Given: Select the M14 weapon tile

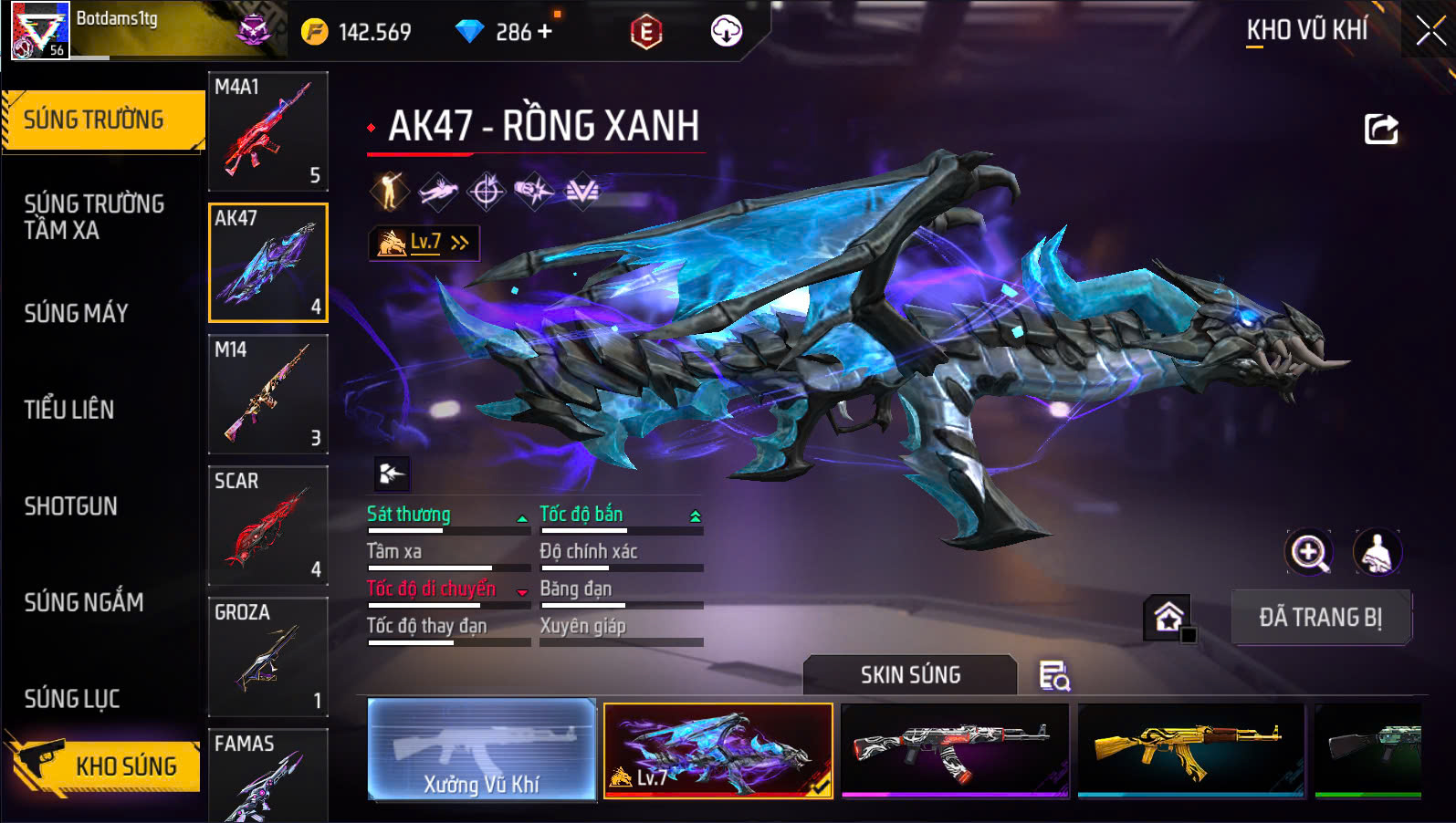Looking at the screenshot, I should pos(268,394).
